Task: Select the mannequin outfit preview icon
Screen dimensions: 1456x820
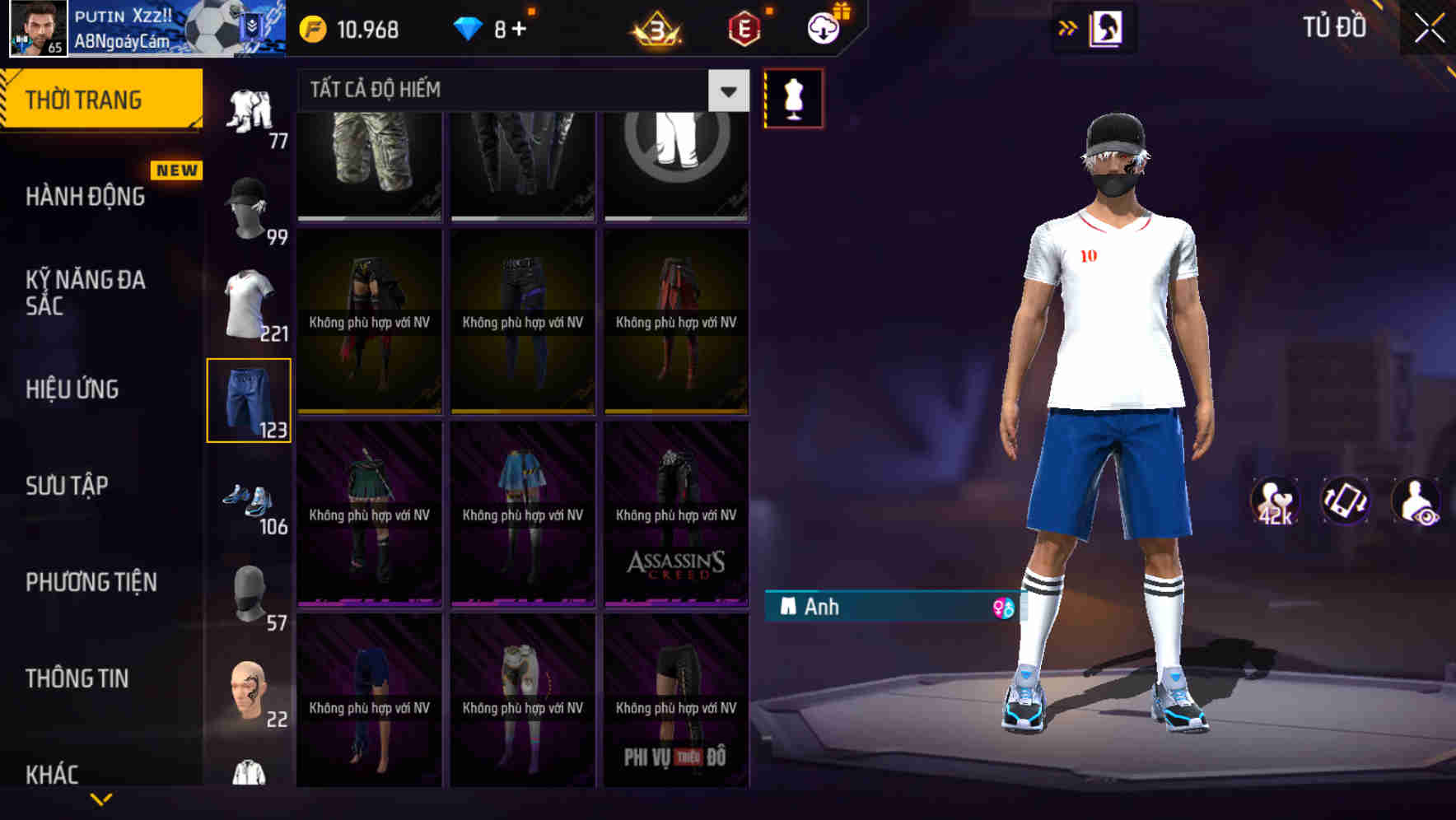Action: [793, 98]
